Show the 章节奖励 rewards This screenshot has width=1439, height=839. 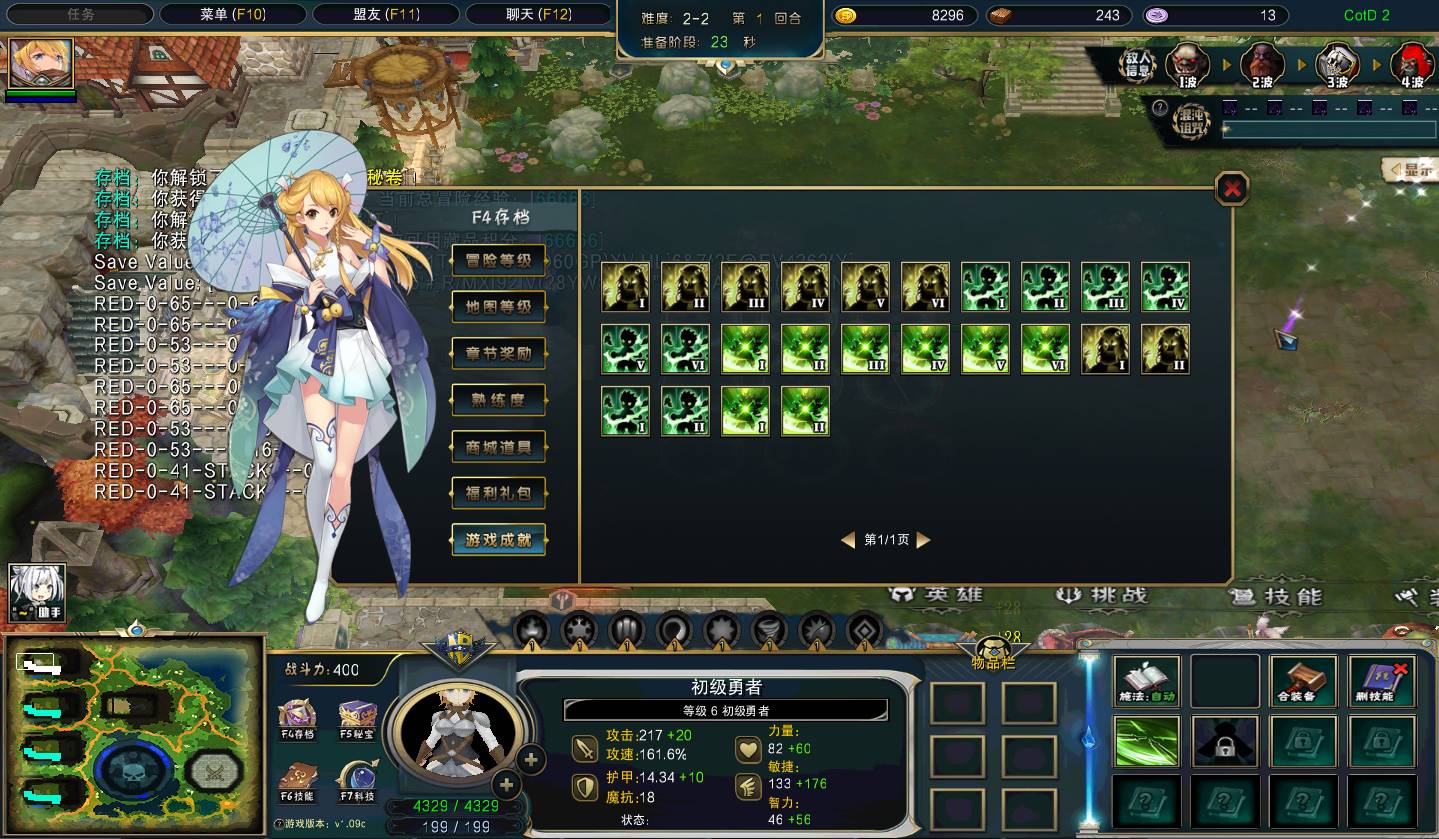[x=499, y=354]
